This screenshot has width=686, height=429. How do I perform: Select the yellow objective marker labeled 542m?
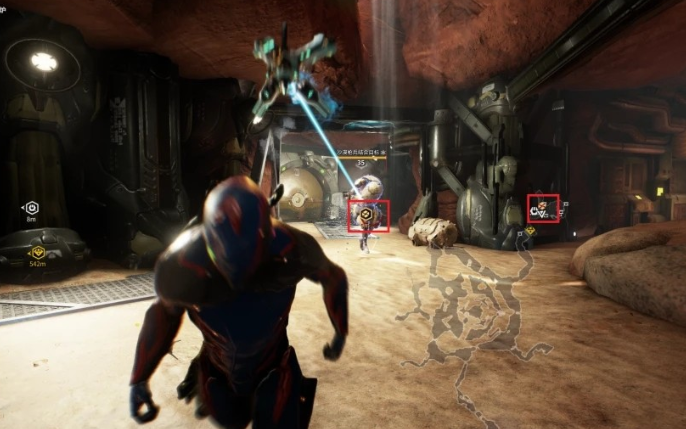click(38, 253)
